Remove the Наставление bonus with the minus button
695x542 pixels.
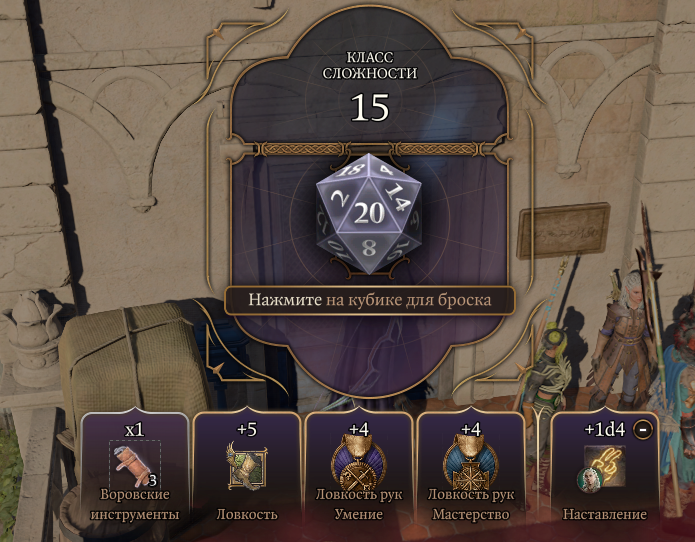(643, 429)
